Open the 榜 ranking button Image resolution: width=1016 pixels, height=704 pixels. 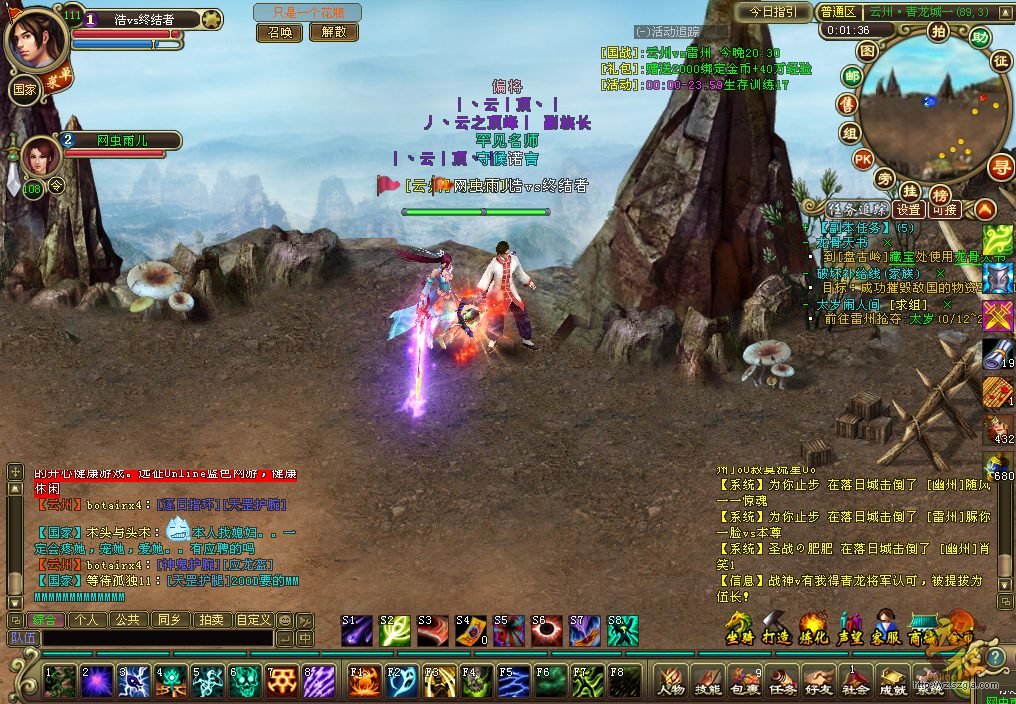click(x=940, y=194)
